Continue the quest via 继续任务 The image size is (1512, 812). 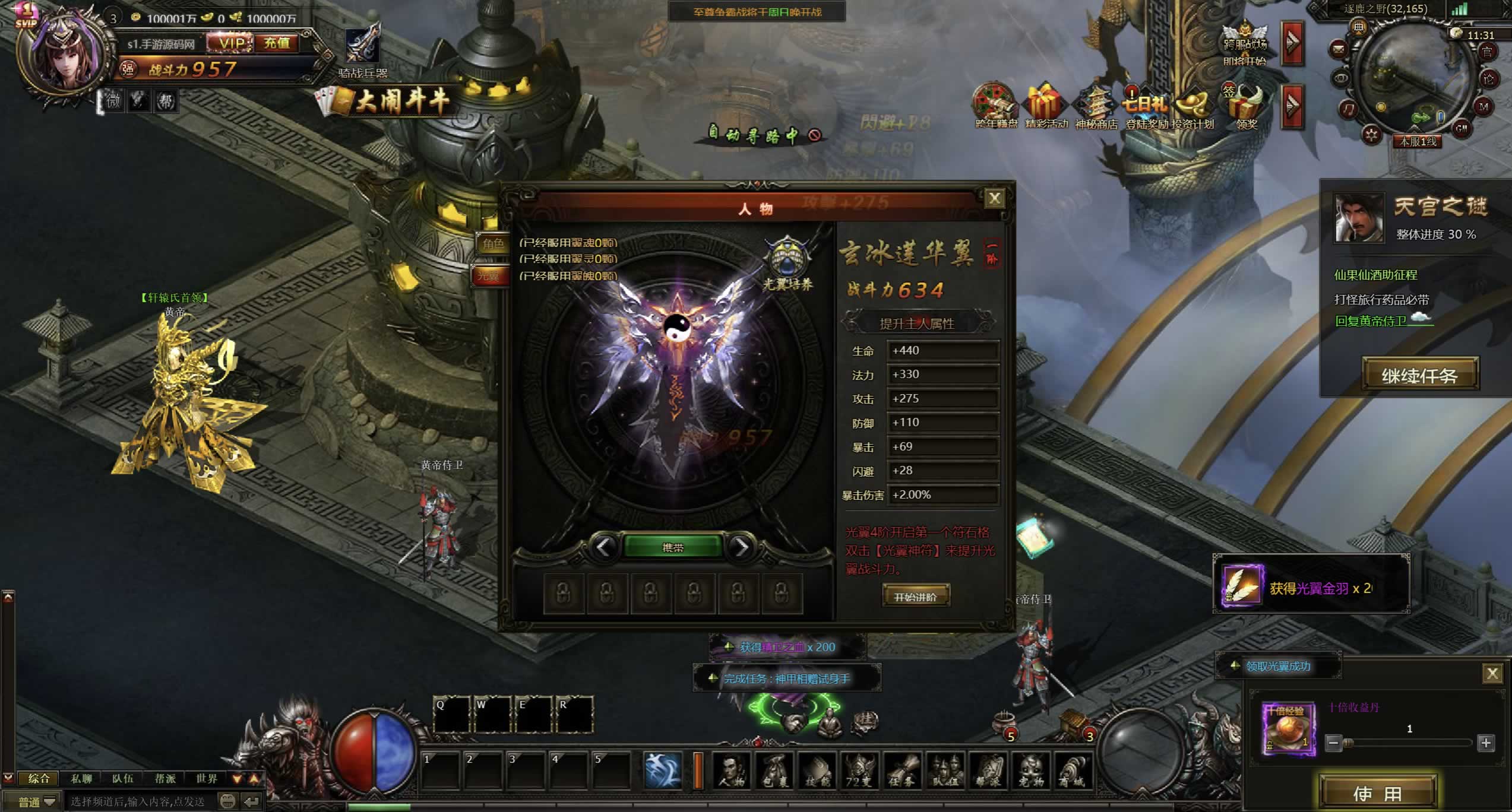point(1419,375)
